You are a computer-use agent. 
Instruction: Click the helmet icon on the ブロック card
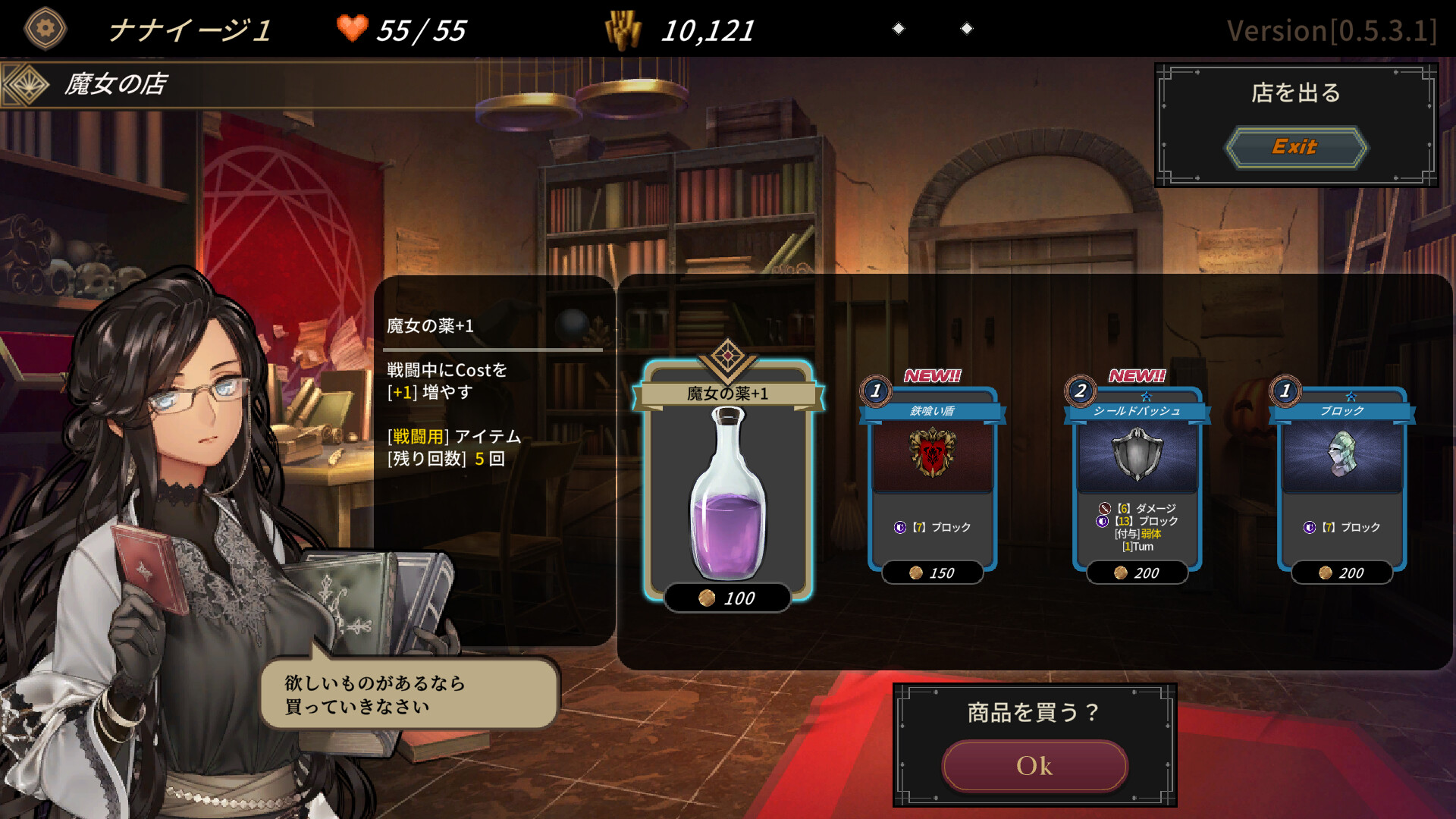click(1341, 453)
